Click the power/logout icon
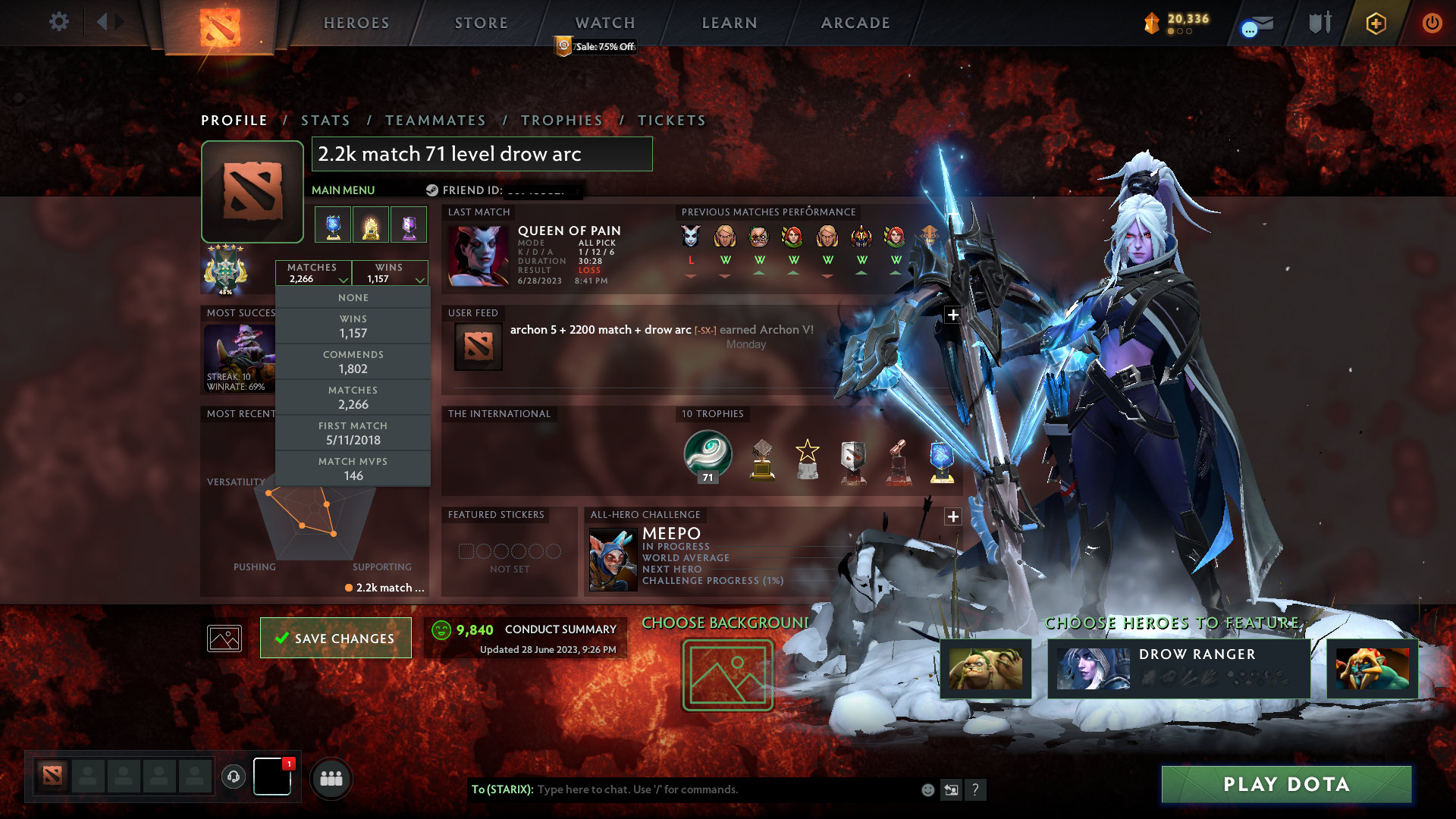This screenshot has width=1456, height=819. tap(1432, 23)
